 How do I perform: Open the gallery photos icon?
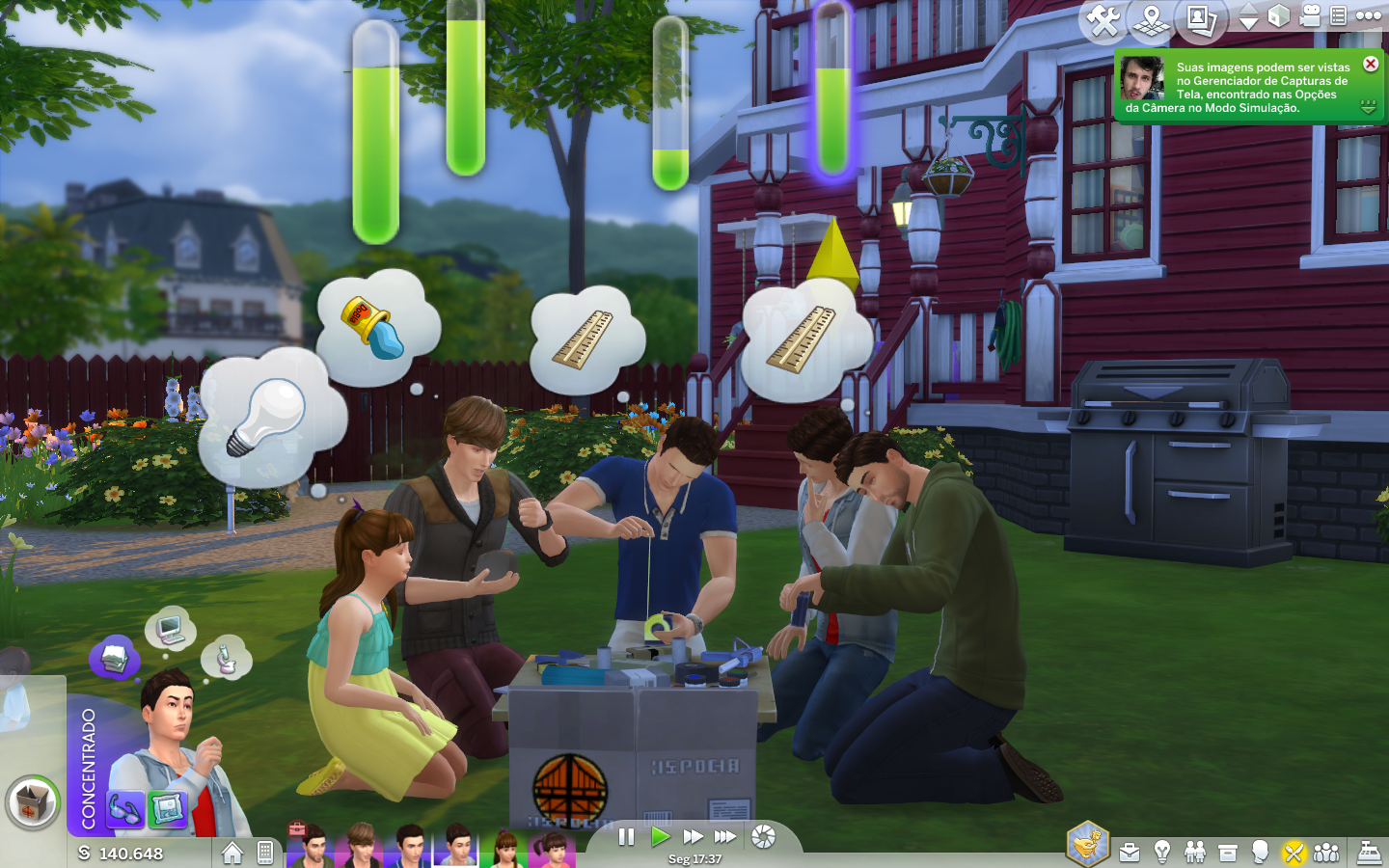[1200, 19]
